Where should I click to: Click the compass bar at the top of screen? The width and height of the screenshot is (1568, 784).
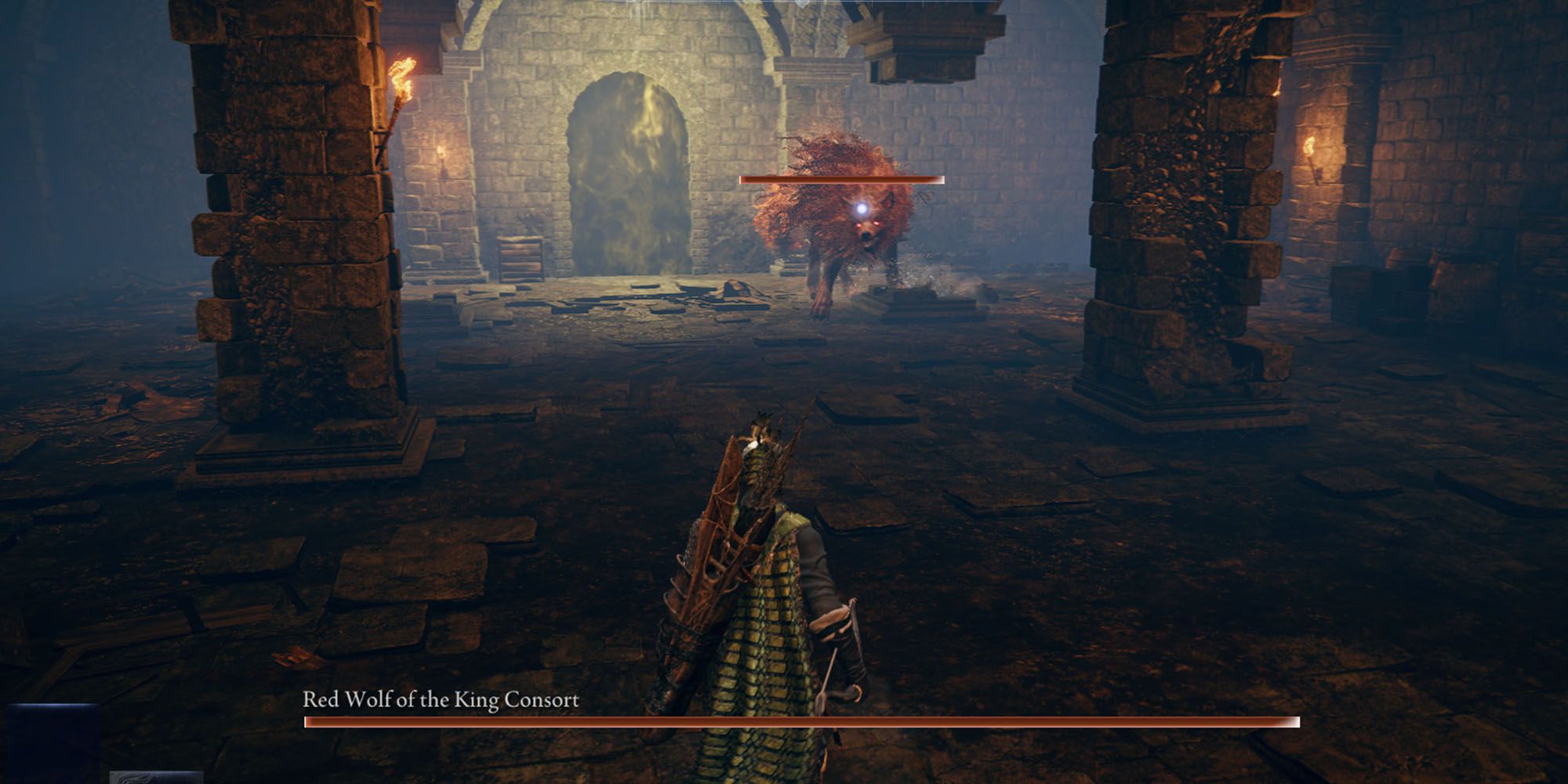[x=784, y=6]
